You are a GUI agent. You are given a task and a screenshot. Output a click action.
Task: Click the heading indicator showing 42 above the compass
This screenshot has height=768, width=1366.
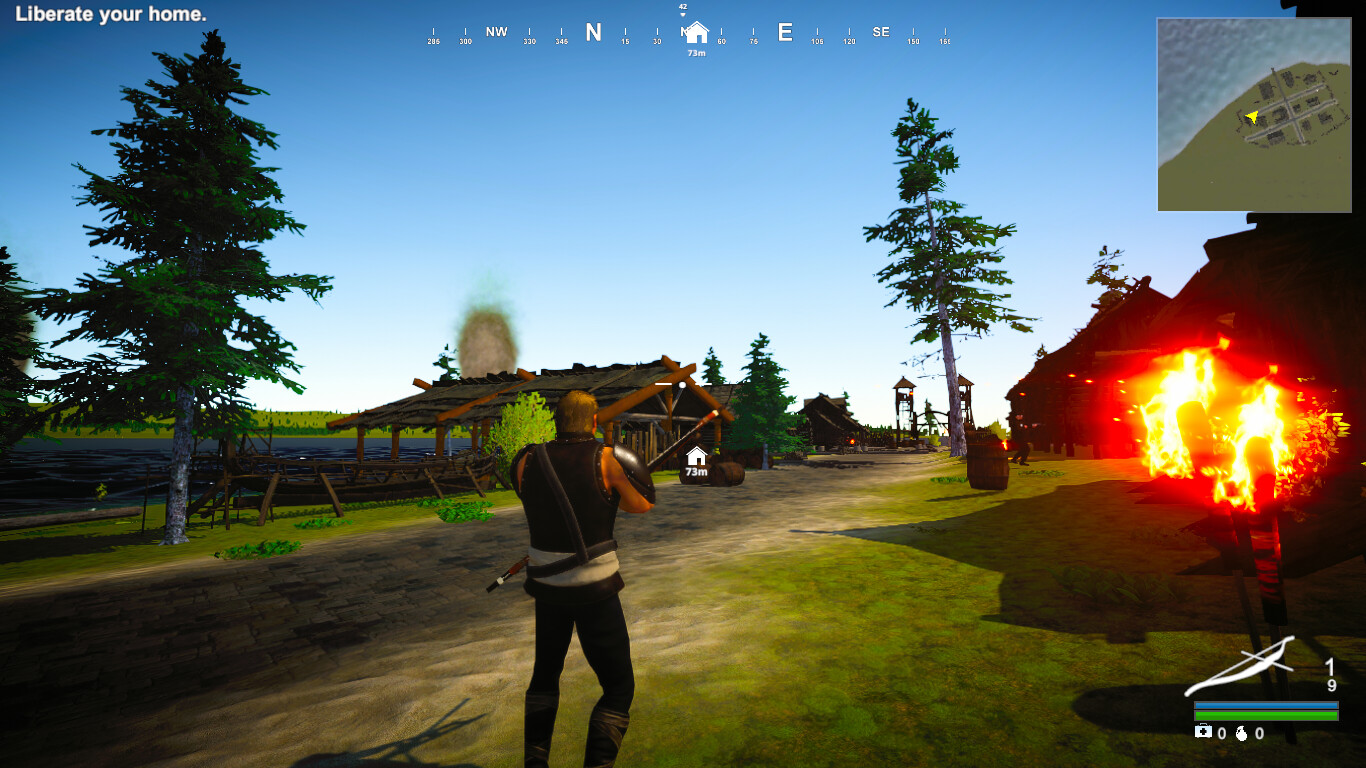(685, 6)
